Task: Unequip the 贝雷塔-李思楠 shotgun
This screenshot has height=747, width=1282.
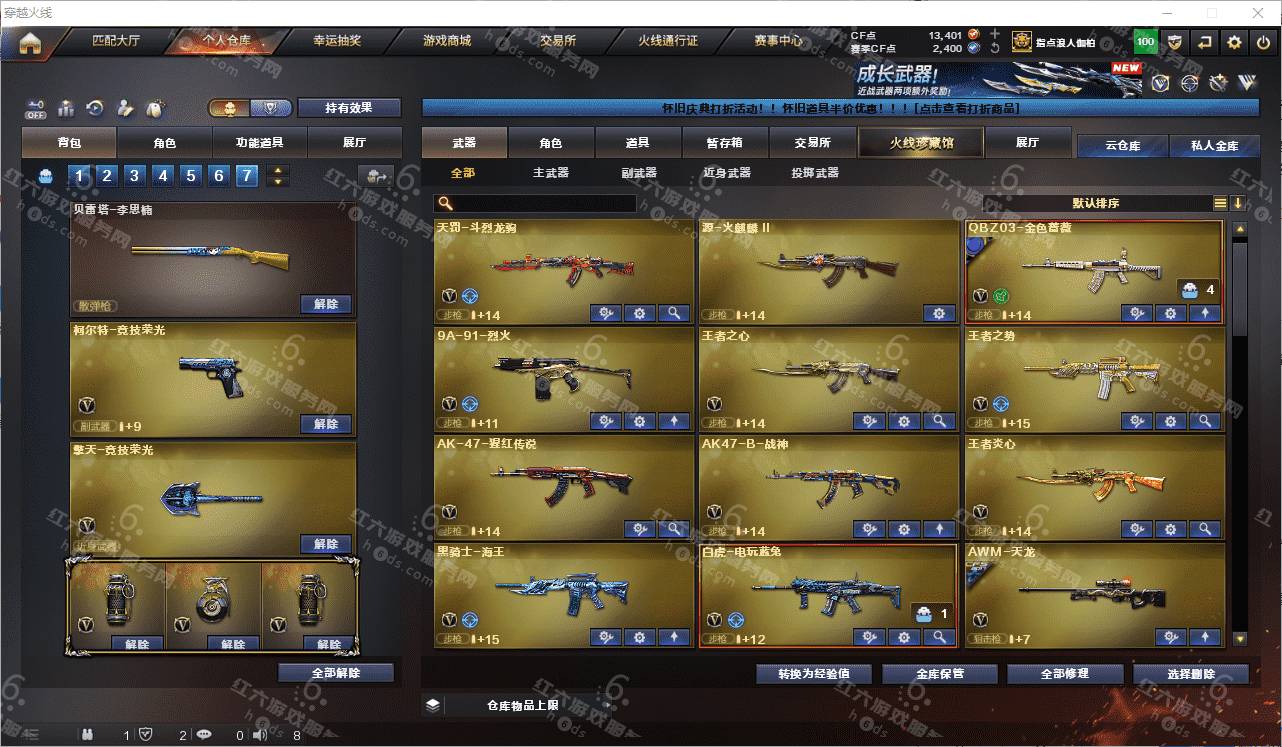Action: tap(326, 304)
